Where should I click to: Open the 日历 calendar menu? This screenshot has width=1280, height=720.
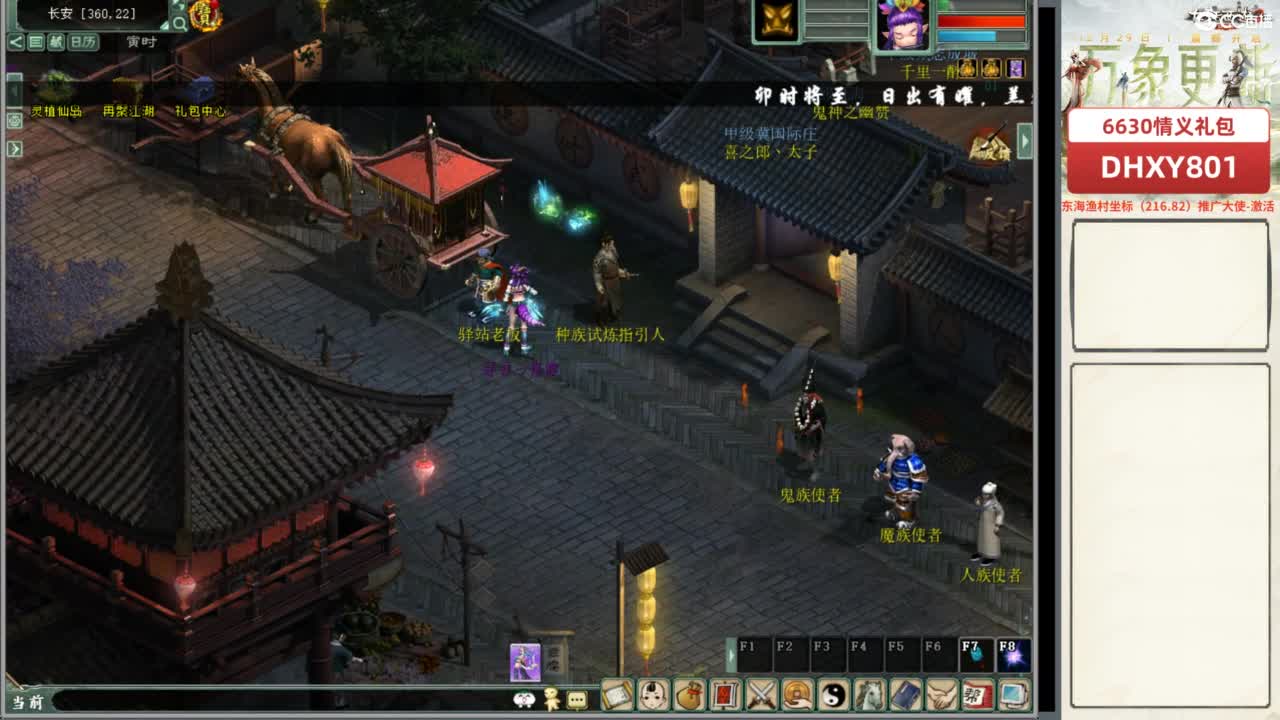point(83,43)
